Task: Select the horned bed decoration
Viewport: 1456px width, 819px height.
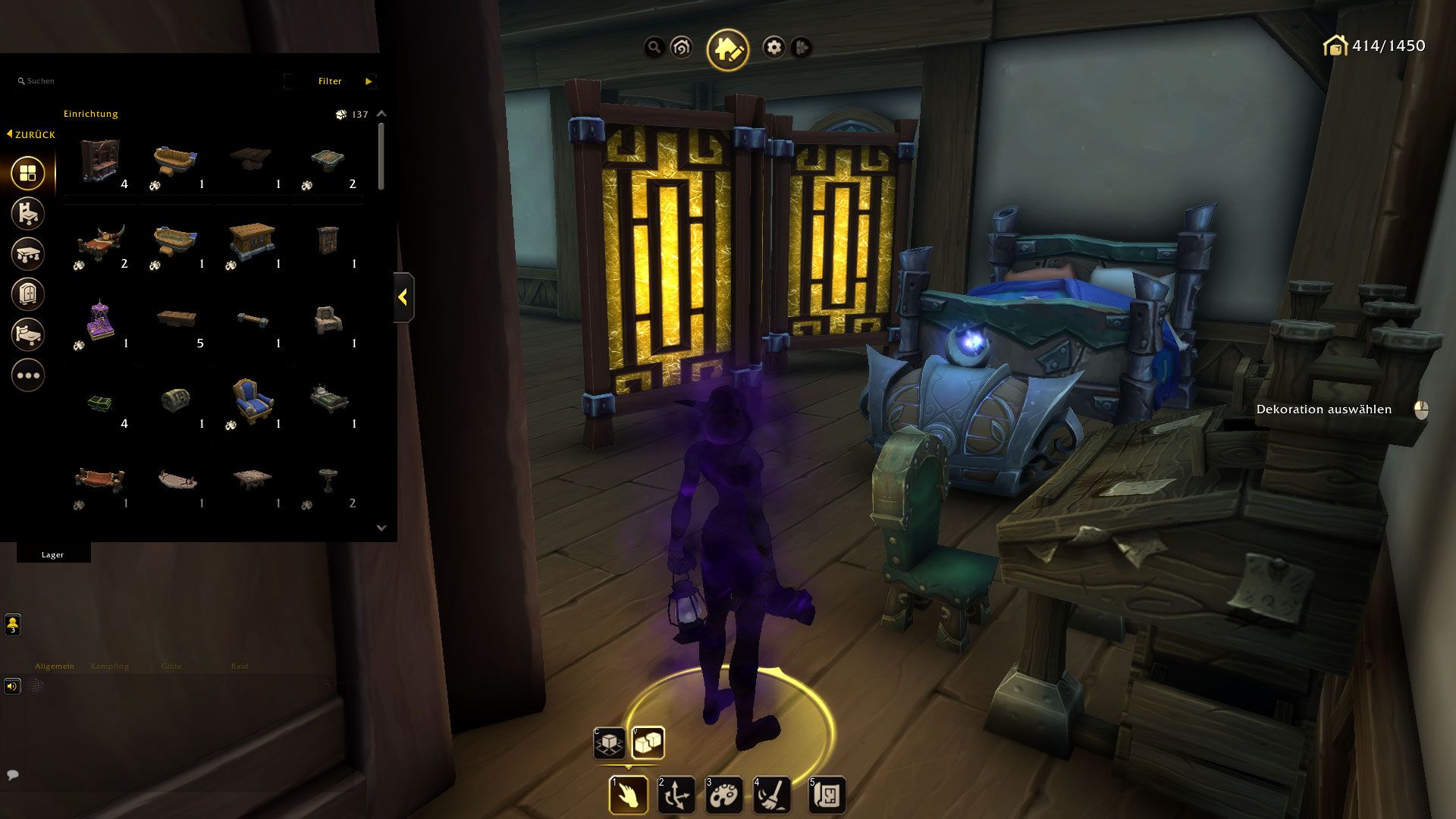Action: (99, 240)
